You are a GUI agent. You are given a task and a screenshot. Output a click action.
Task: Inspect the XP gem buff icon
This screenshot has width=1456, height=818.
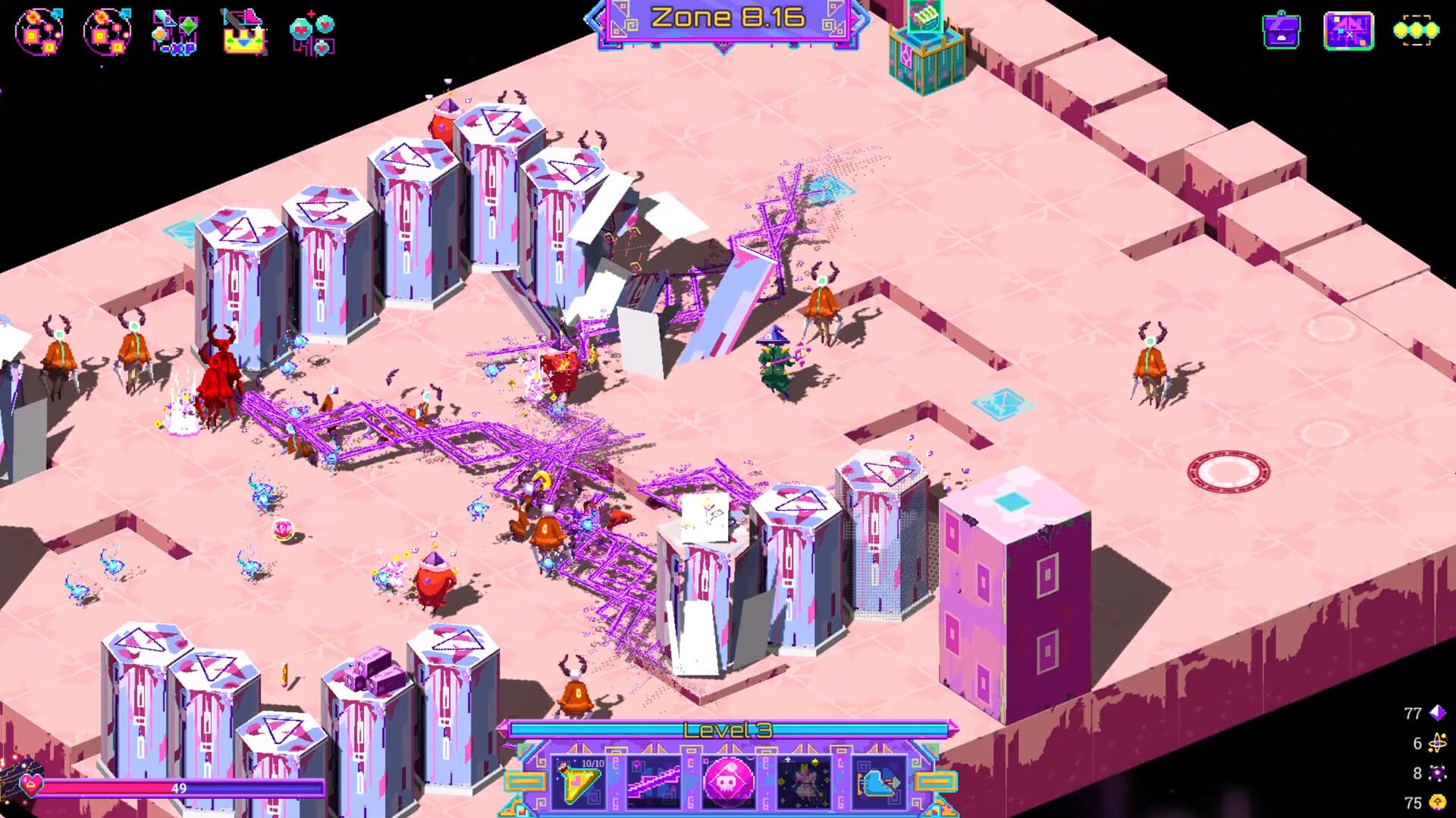[174, 32]
